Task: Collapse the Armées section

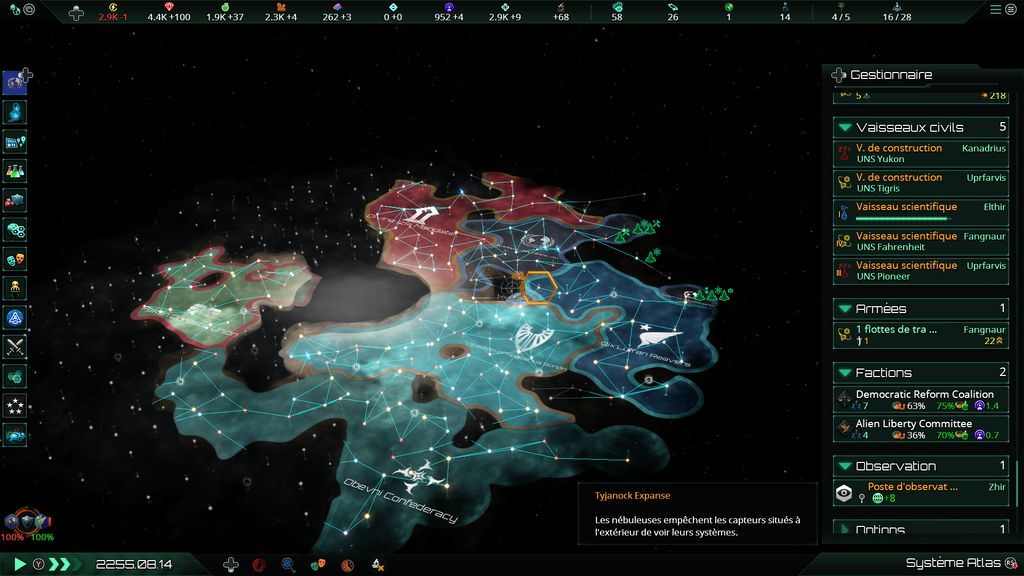Action: (845, 309)
